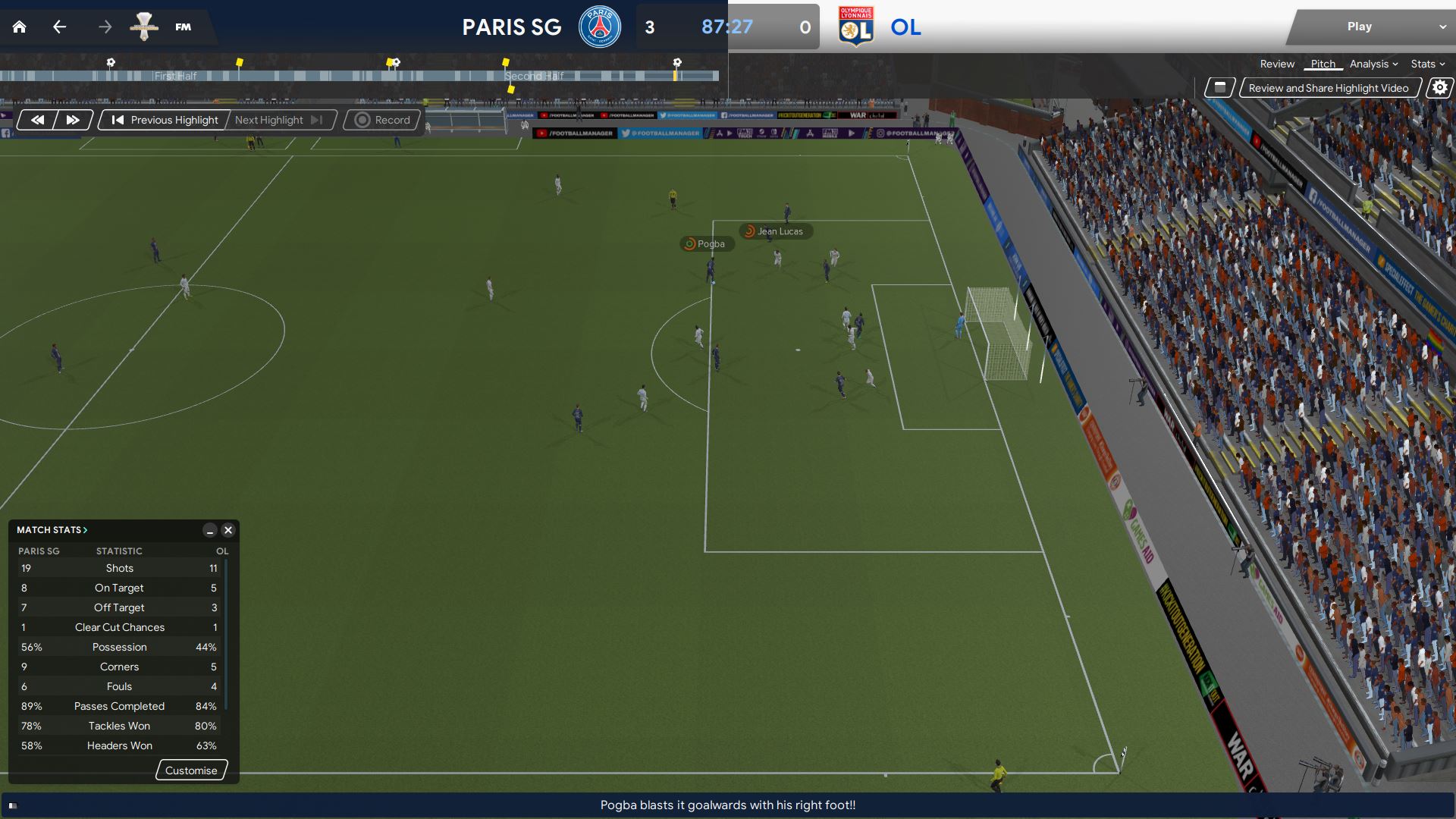
Task: Customise the match stats widget
Action: [191, 770]
